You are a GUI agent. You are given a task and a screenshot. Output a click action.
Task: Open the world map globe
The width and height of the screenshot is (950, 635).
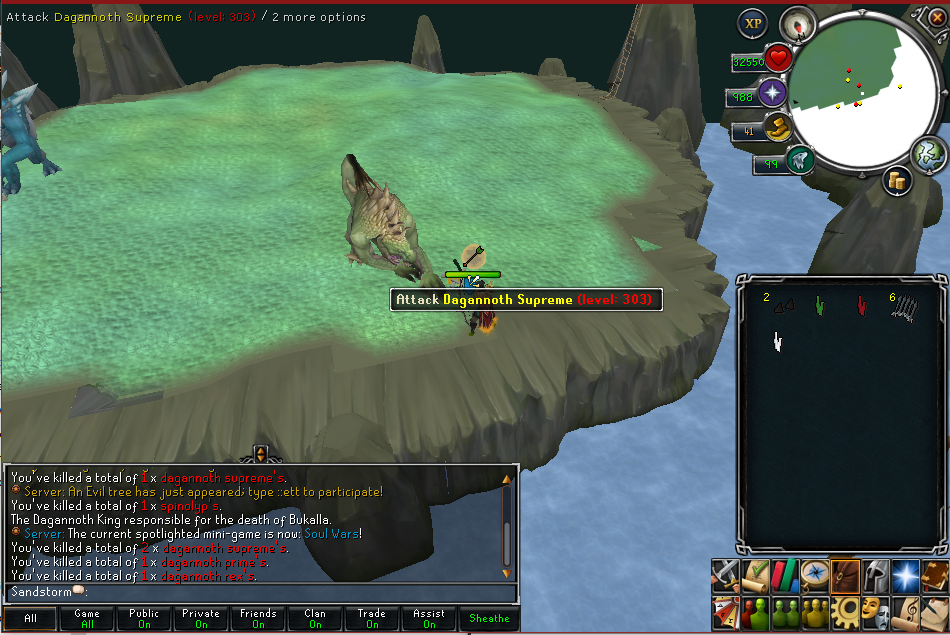coord(928,154)
